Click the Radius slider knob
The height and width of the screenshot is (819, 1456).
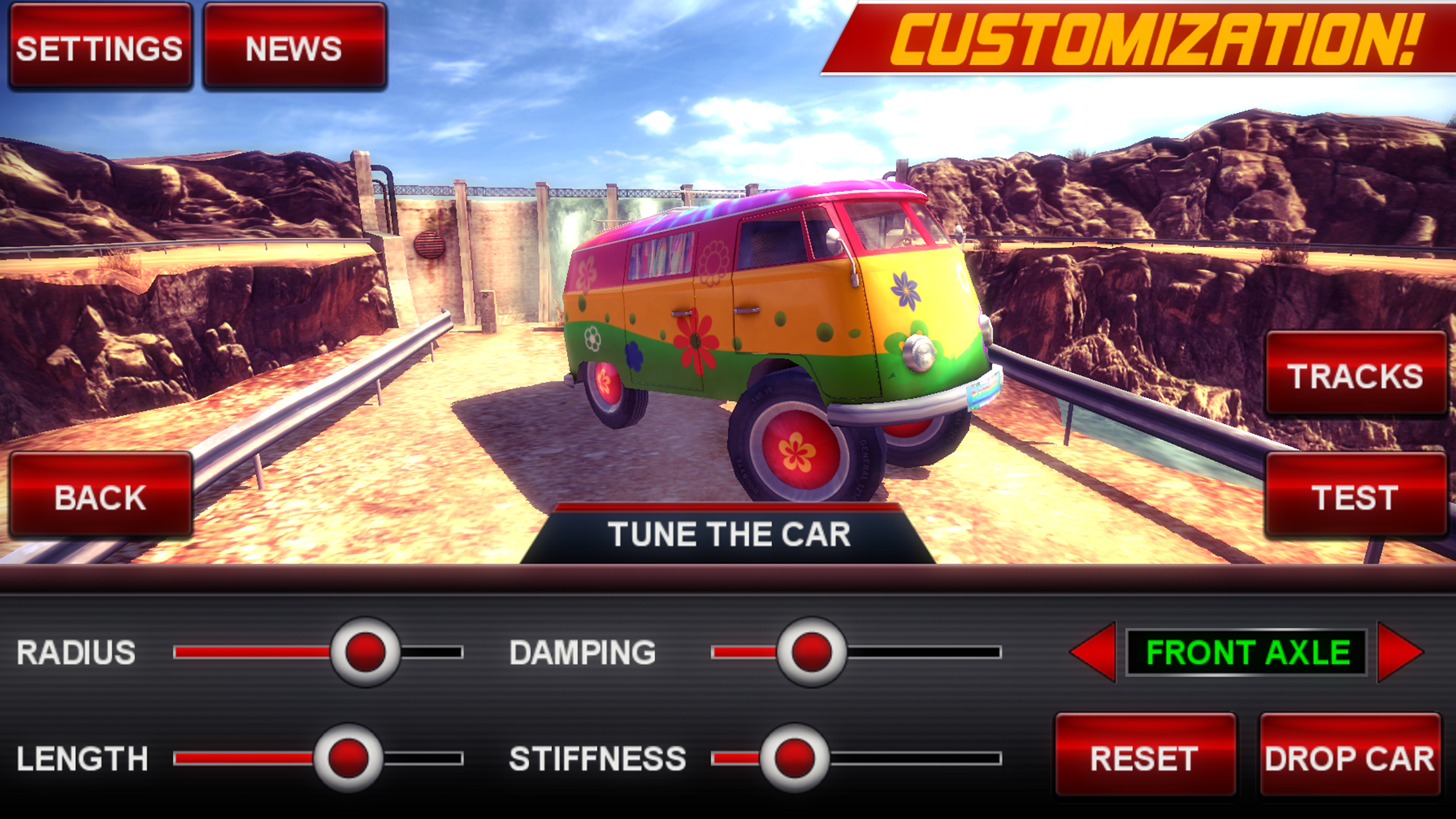[365, 652]
